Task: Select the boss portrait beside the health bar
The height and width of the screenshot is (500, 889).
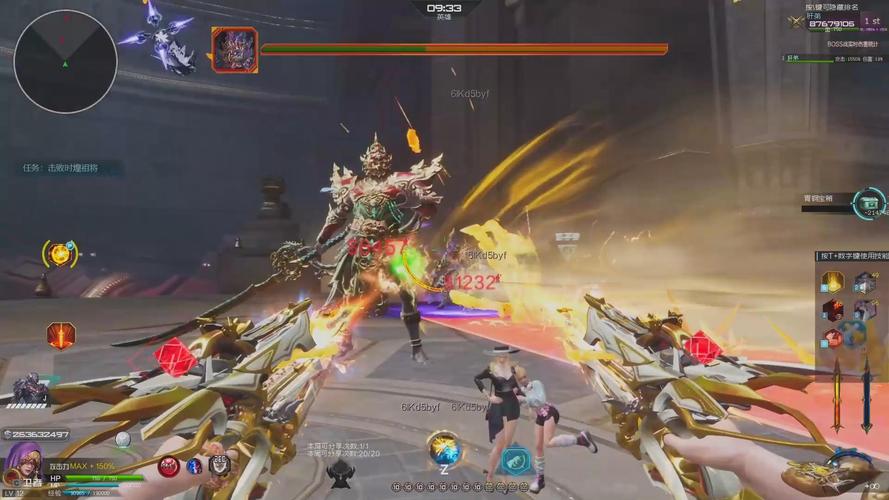Action: (235, 49)
